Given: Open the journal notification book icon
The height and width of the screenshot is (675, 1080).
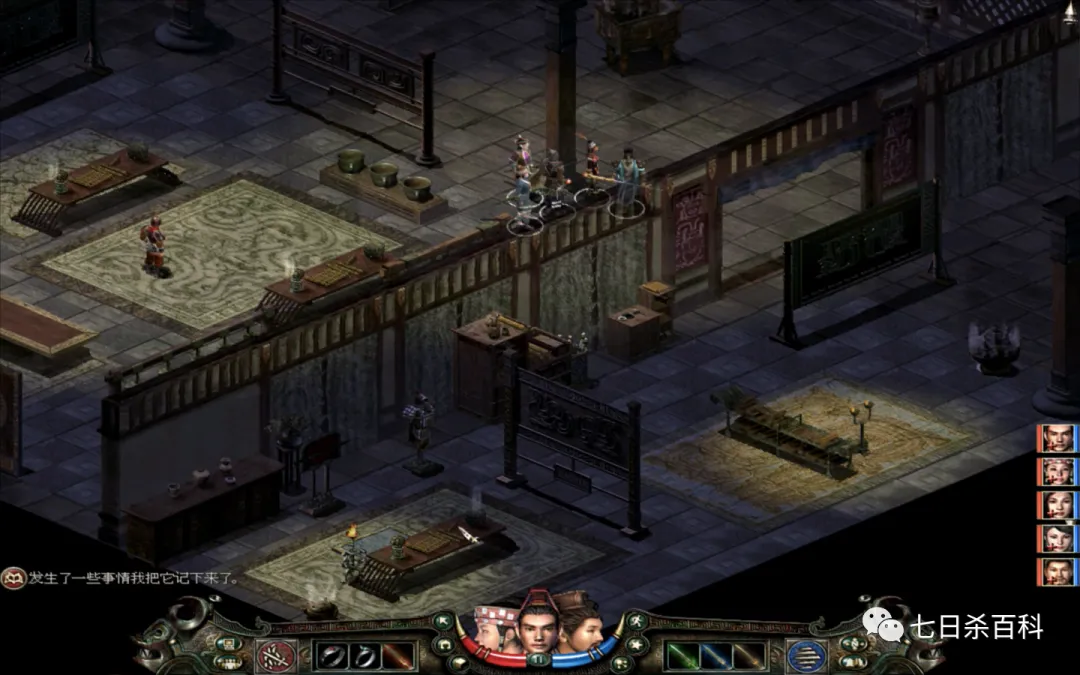Looking at the screenshot, I should pyautogui.click(x=13, y=578).
